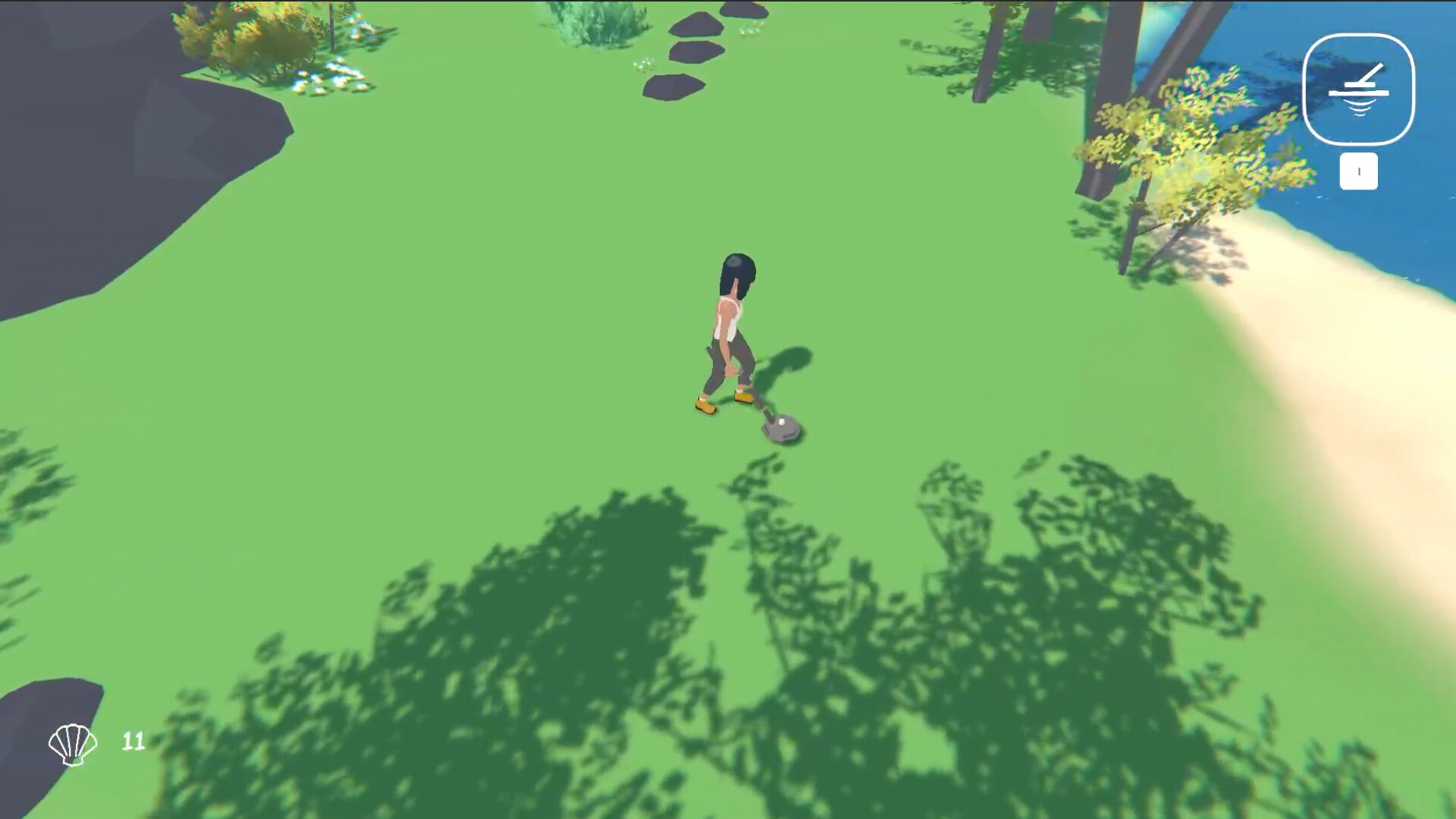Click the character's yellow boot
1456x819 pixels.
click(x=704, y=405)
